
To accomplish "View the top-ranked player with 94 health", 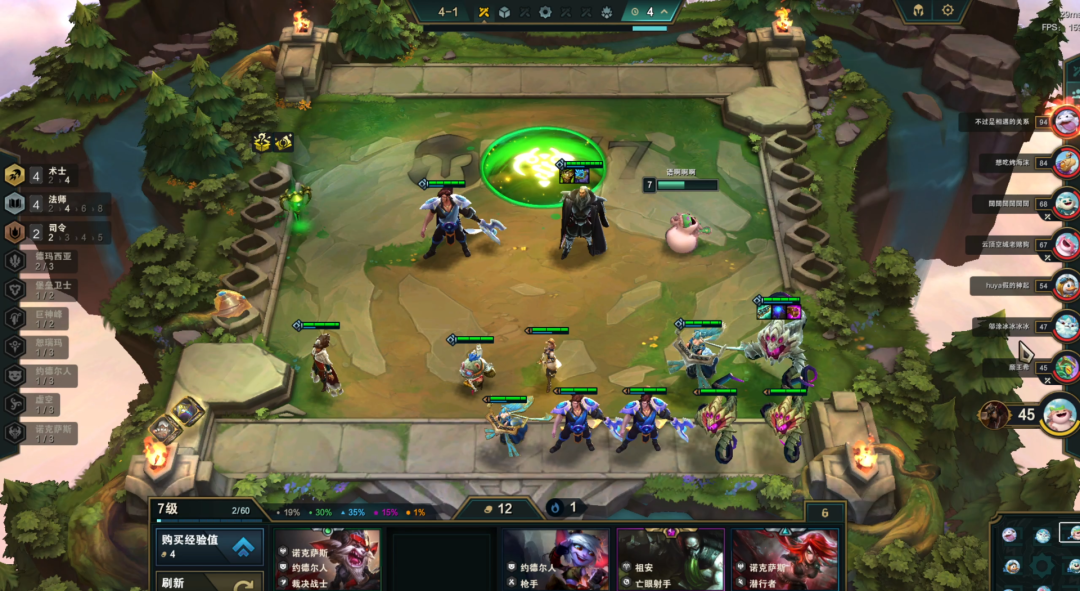I will (1065, 122).
